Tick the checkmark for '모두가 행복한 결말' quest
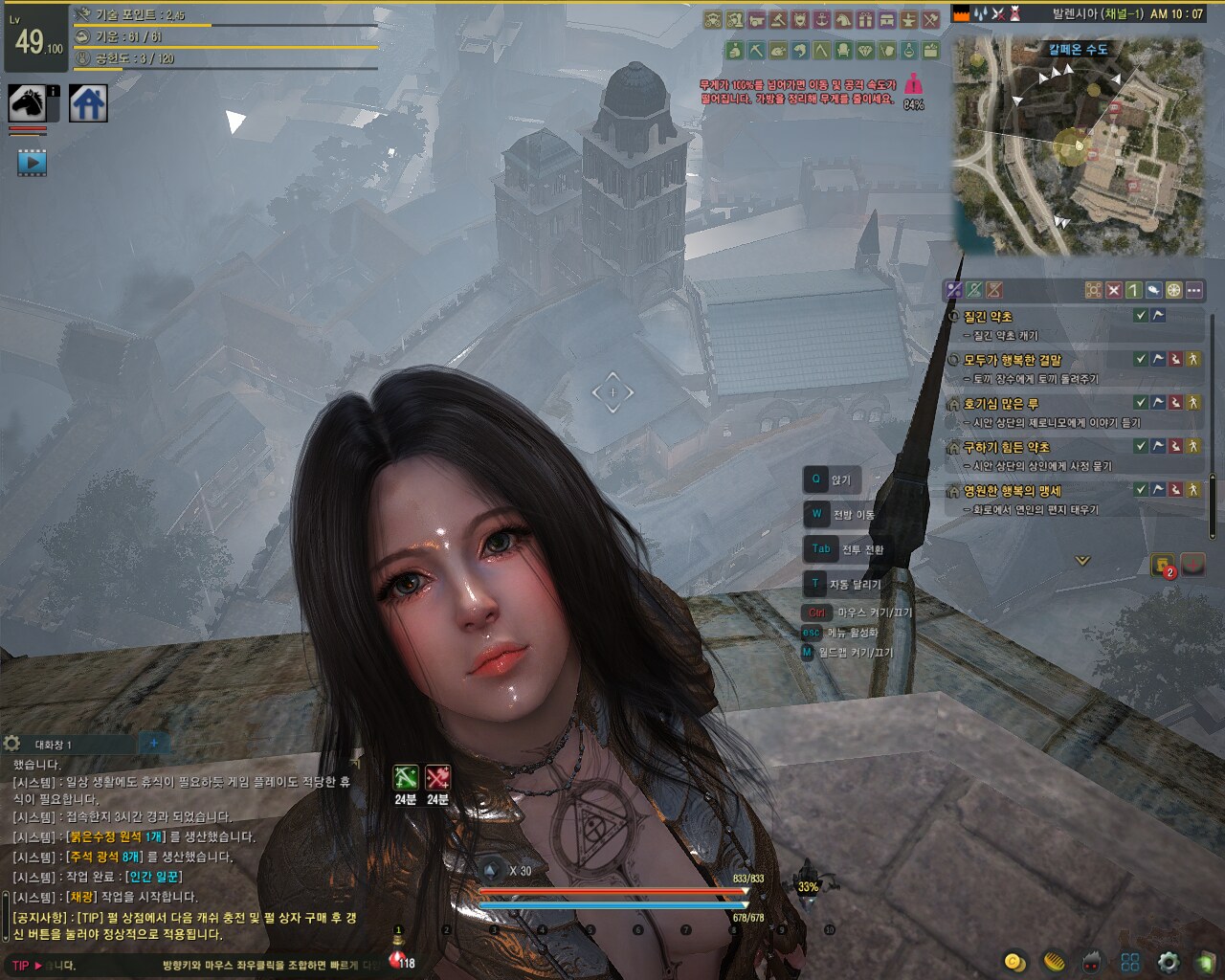Viewport: 1225px width, 980px height. coord(1140,359)
